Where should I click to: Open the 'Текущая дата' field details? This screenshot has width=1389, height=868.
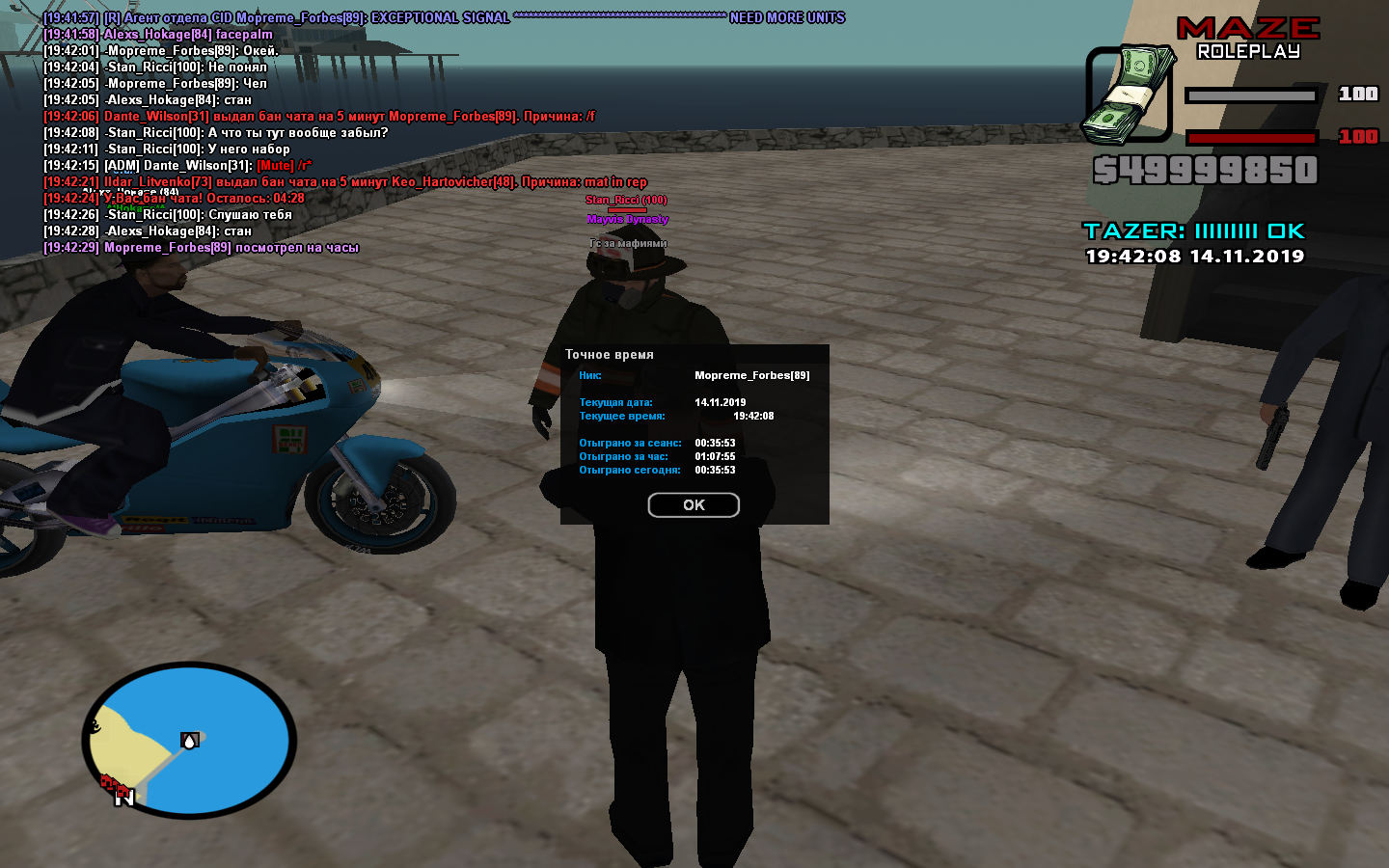click(x=617, y=401)
